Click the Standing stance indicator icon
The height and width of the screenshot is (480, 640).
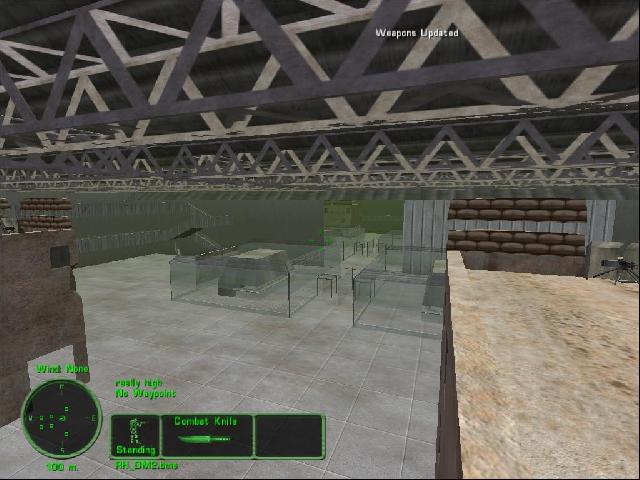[x=134, y=435]
